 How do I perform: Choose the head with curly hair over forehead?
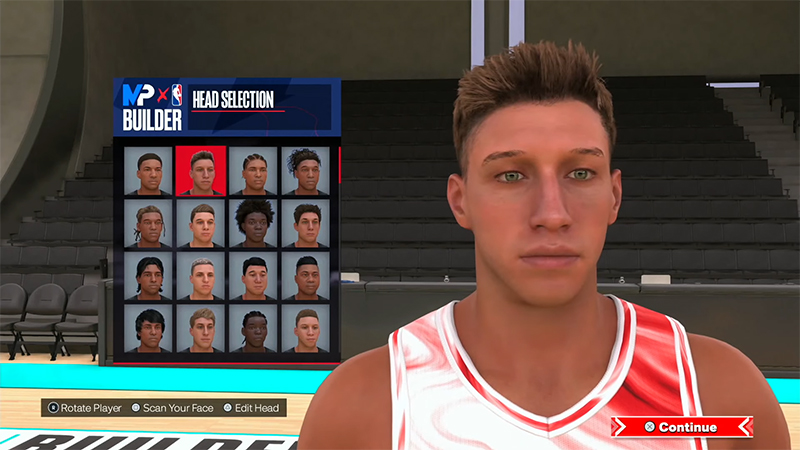pyautogui.click(x=305, y=171)
